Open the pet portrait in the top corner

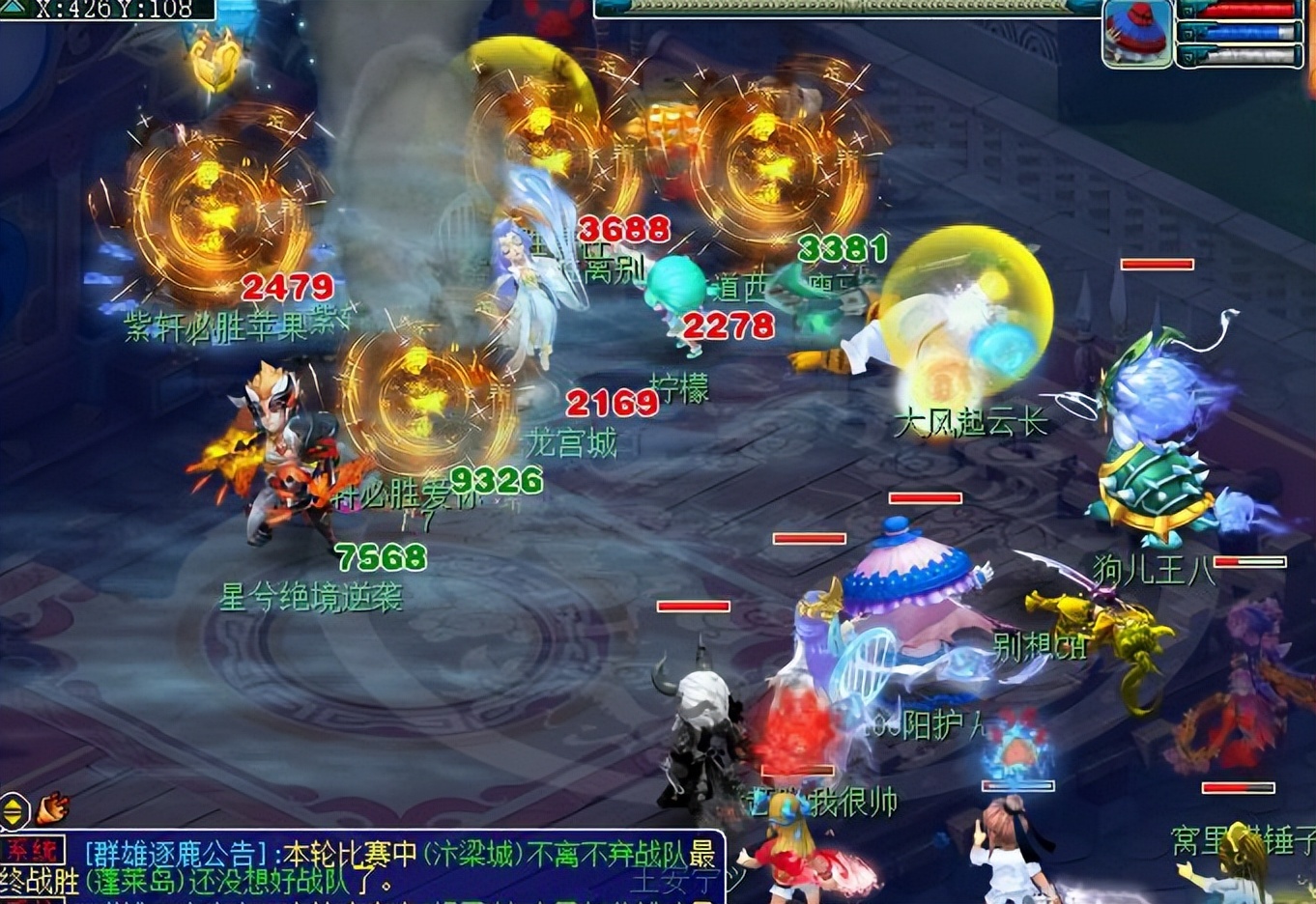1137,34
